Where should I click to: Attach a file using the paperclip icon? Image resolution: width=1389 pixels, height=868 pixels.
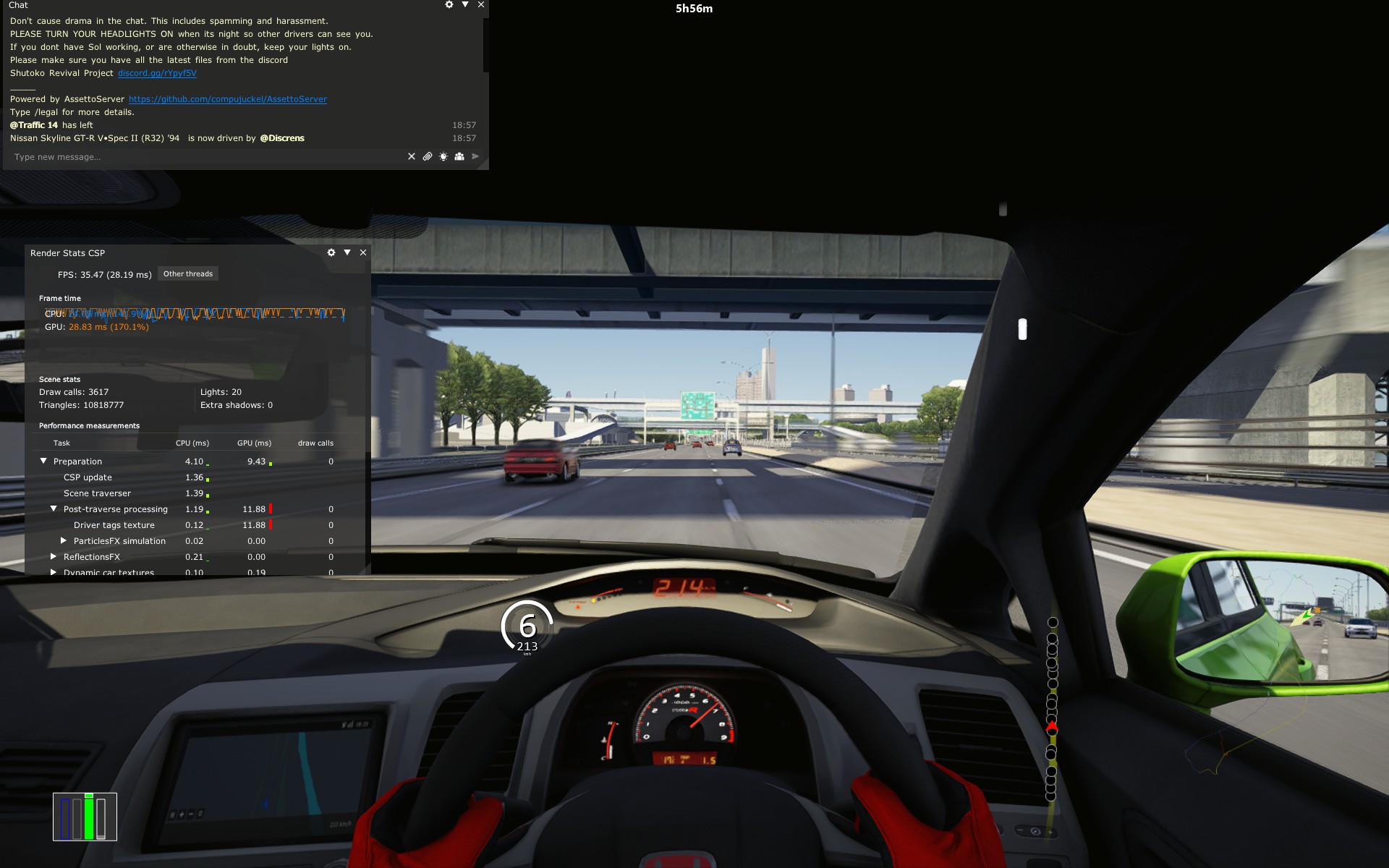427,156
